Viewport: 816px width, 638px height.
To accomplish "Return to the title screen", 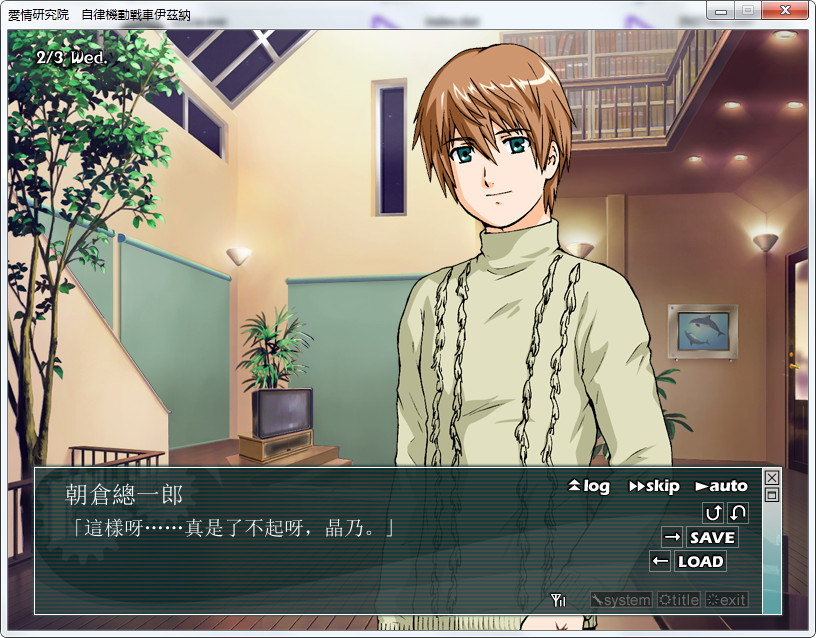I will [x=678, y=600].
